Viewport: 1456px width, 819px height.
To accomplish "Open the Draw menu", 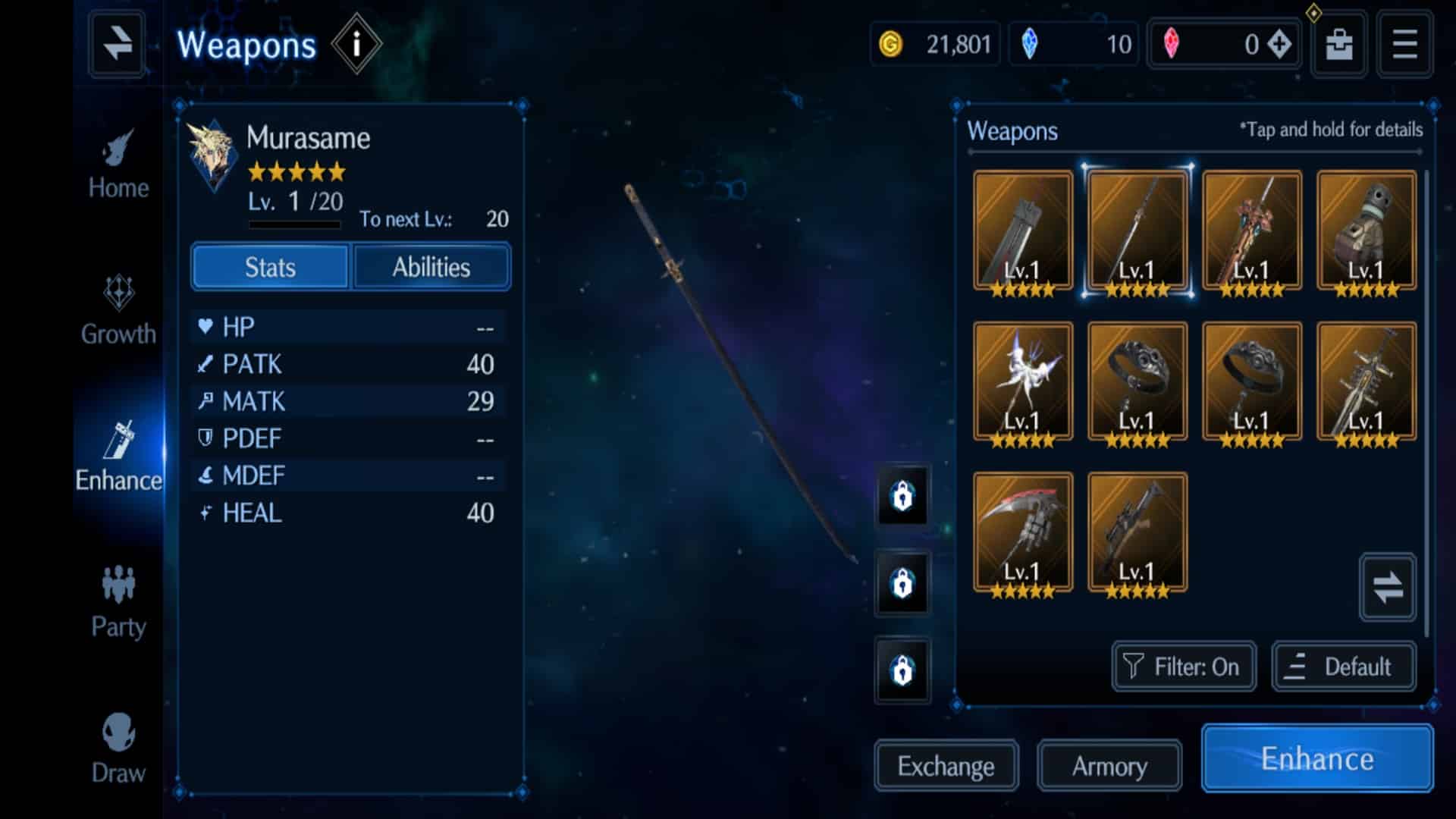I will [118, 749].
